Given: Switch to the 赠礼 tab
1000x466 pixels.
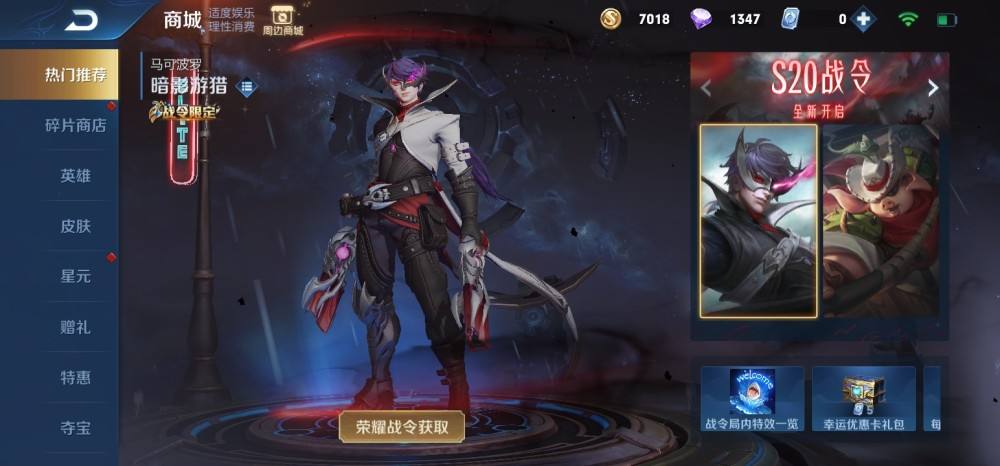Looking at the screenshot, I should [x=75, y=327].
